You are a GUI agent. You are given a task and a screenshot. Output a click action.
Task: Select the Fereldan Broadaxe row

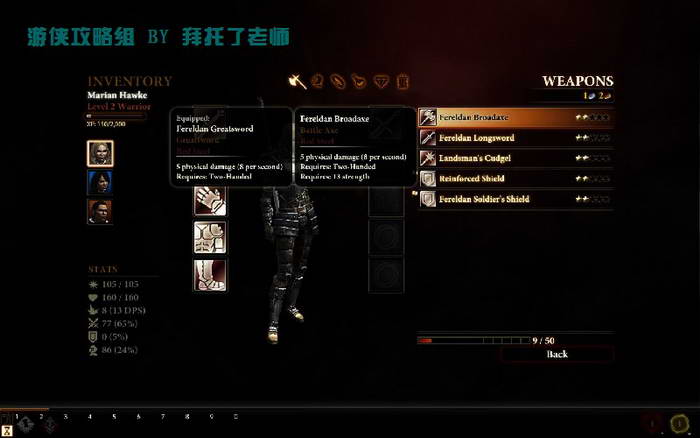515,118
